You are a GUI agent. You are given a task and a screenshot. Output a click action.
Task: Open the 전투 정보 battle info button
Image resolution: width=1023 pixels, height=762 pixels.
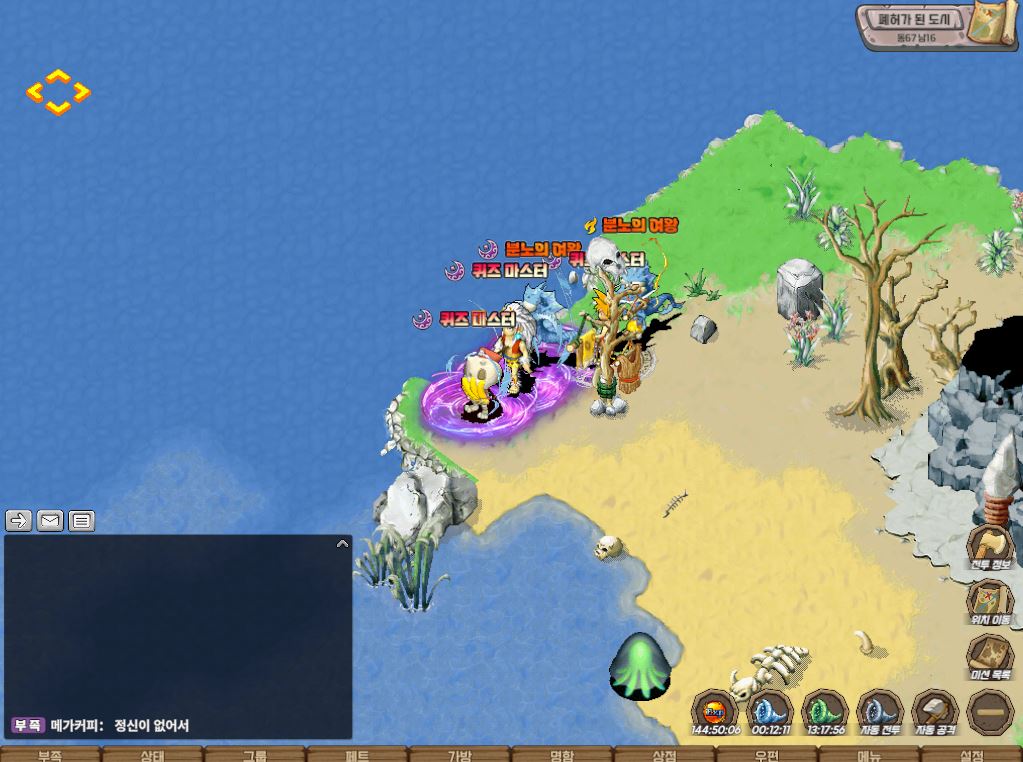click(989, 549)
